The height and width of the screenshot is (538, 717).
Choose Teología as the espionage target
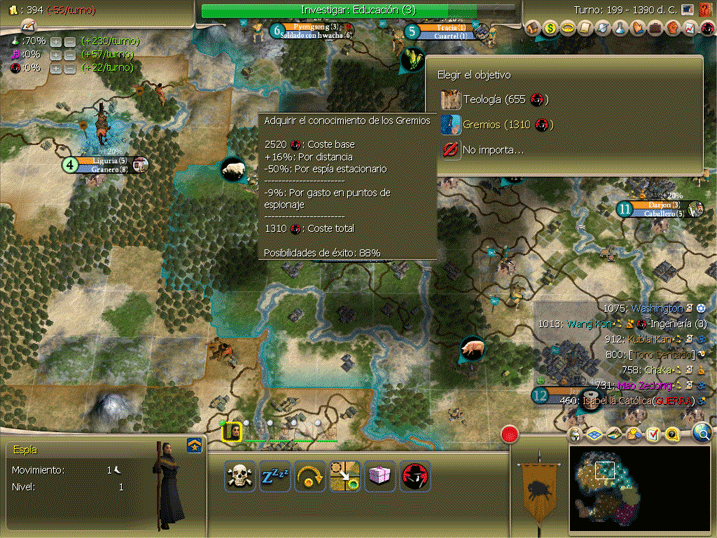point(495,99)
